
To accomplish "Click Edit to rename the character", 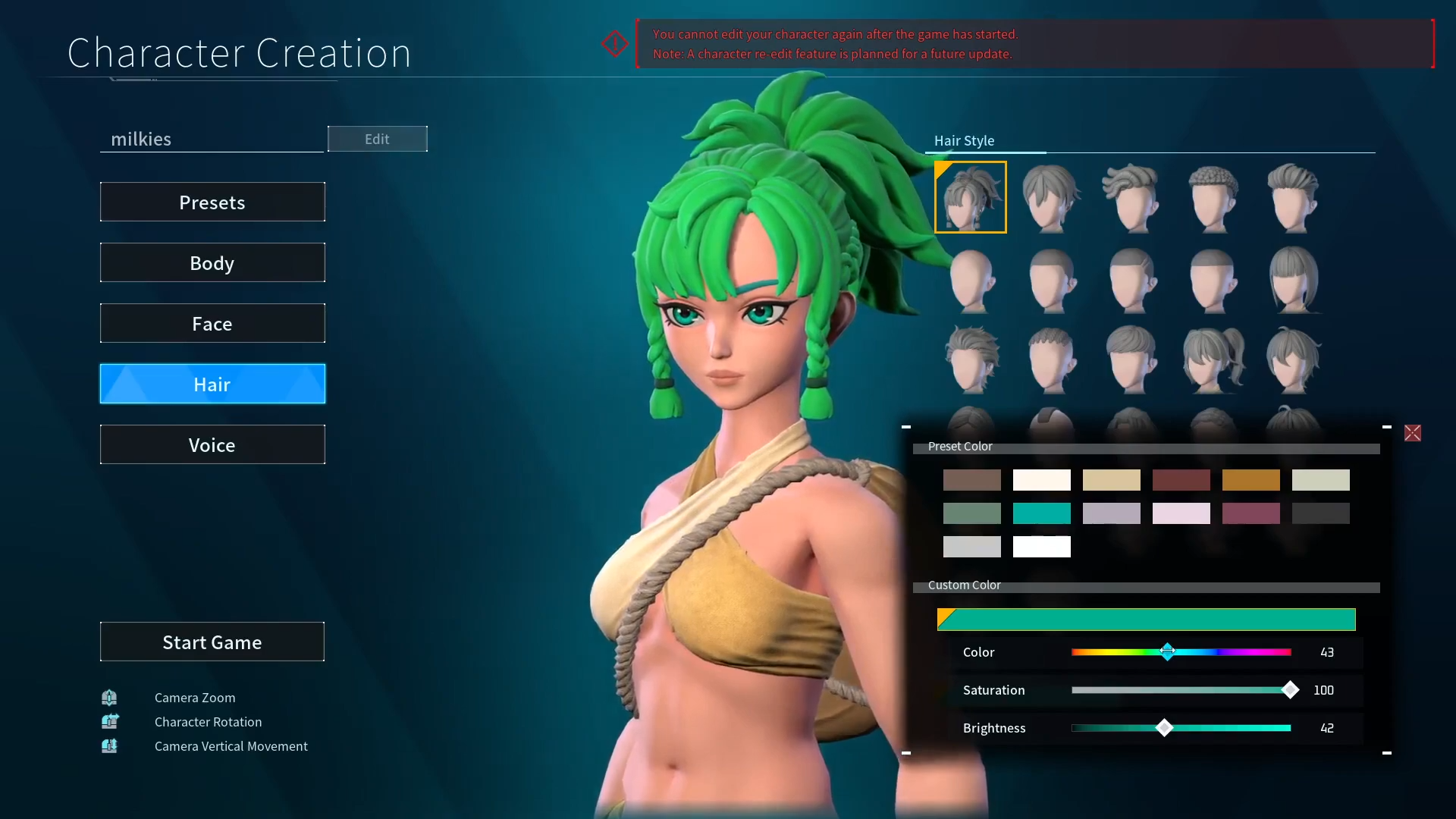I will tap(377, 139).
